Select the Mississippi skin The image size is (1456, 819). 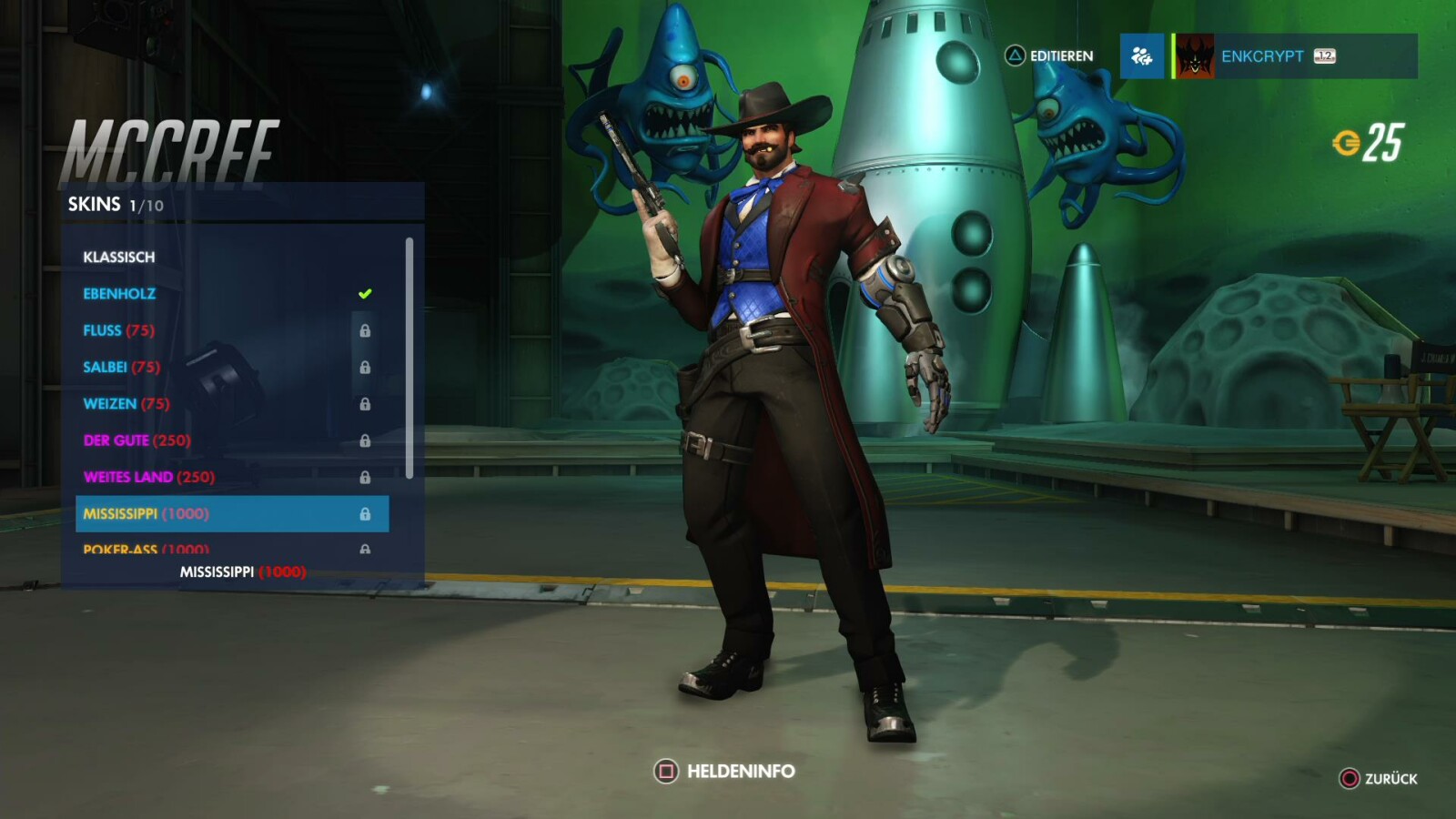click(x=146, y=513)
